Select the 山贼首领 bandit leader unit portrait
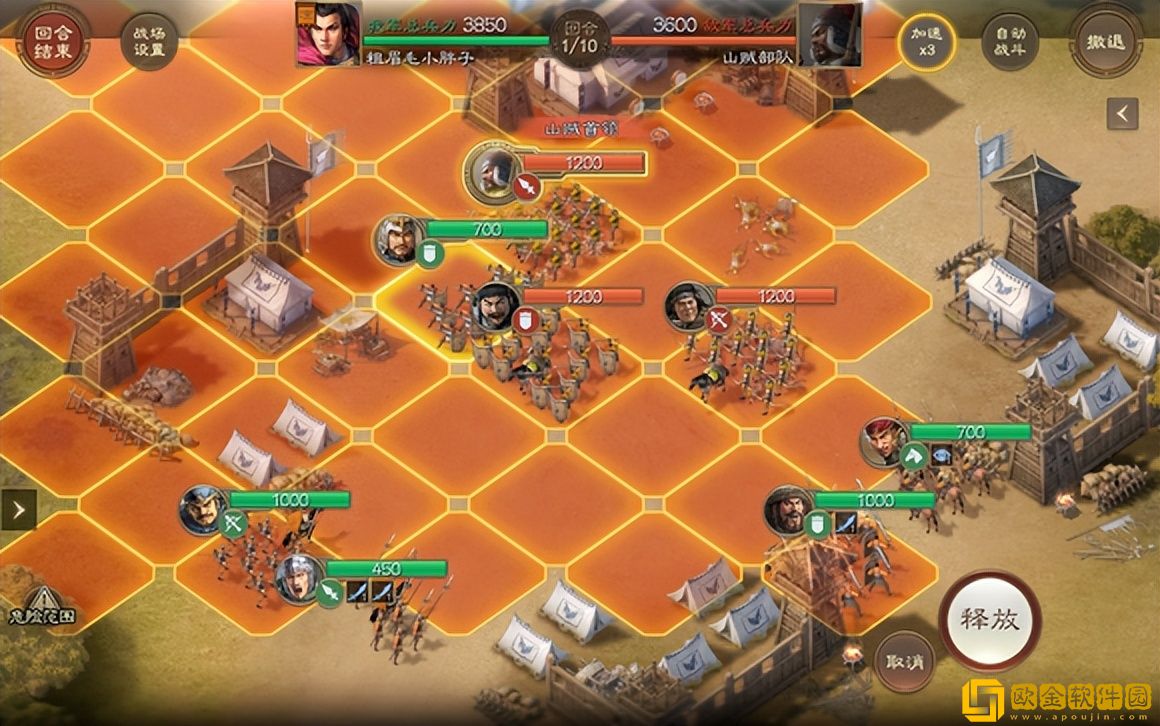 491,171
